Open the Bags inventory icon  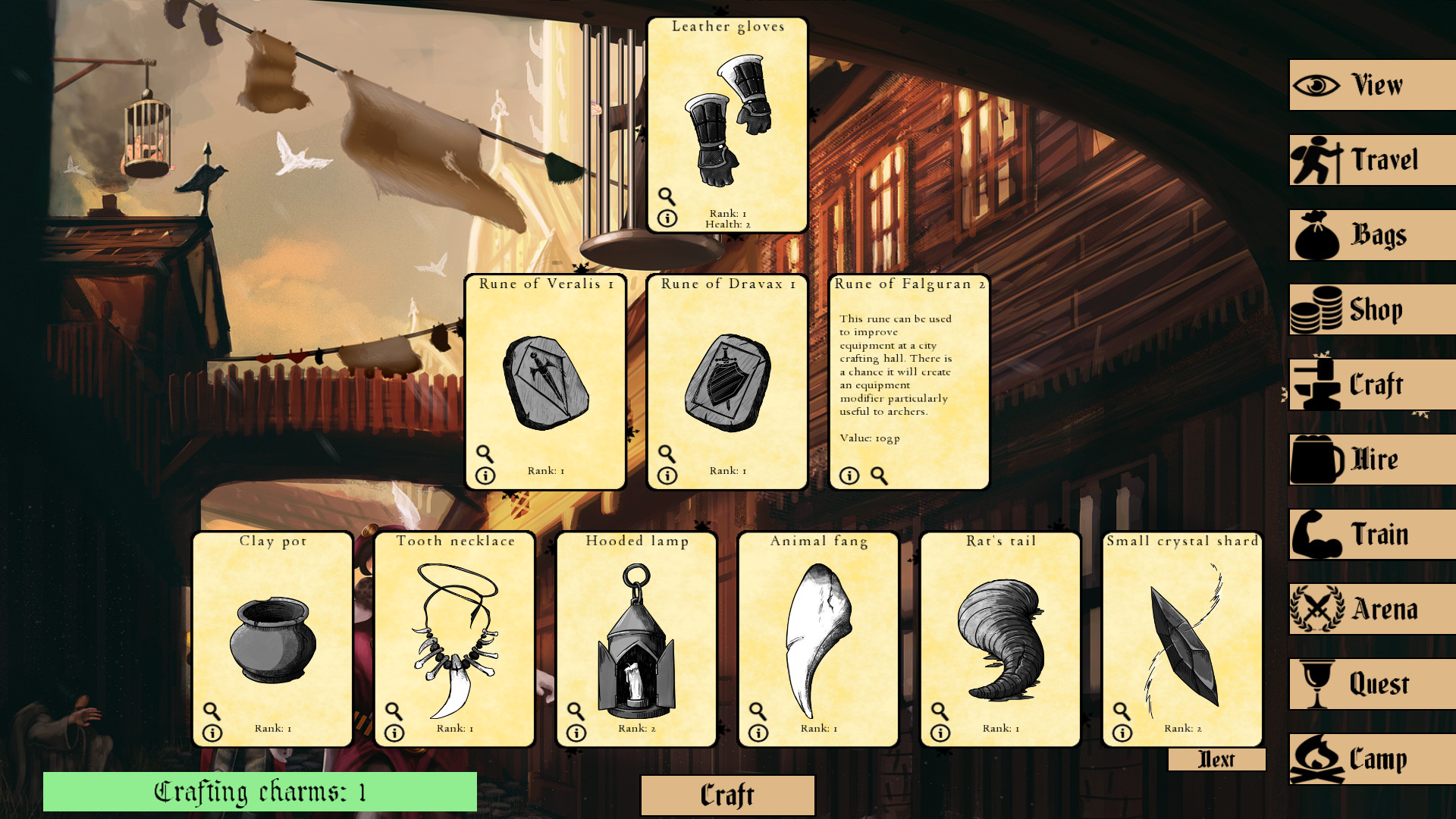pyautogui.click(x=1316, y=234)
